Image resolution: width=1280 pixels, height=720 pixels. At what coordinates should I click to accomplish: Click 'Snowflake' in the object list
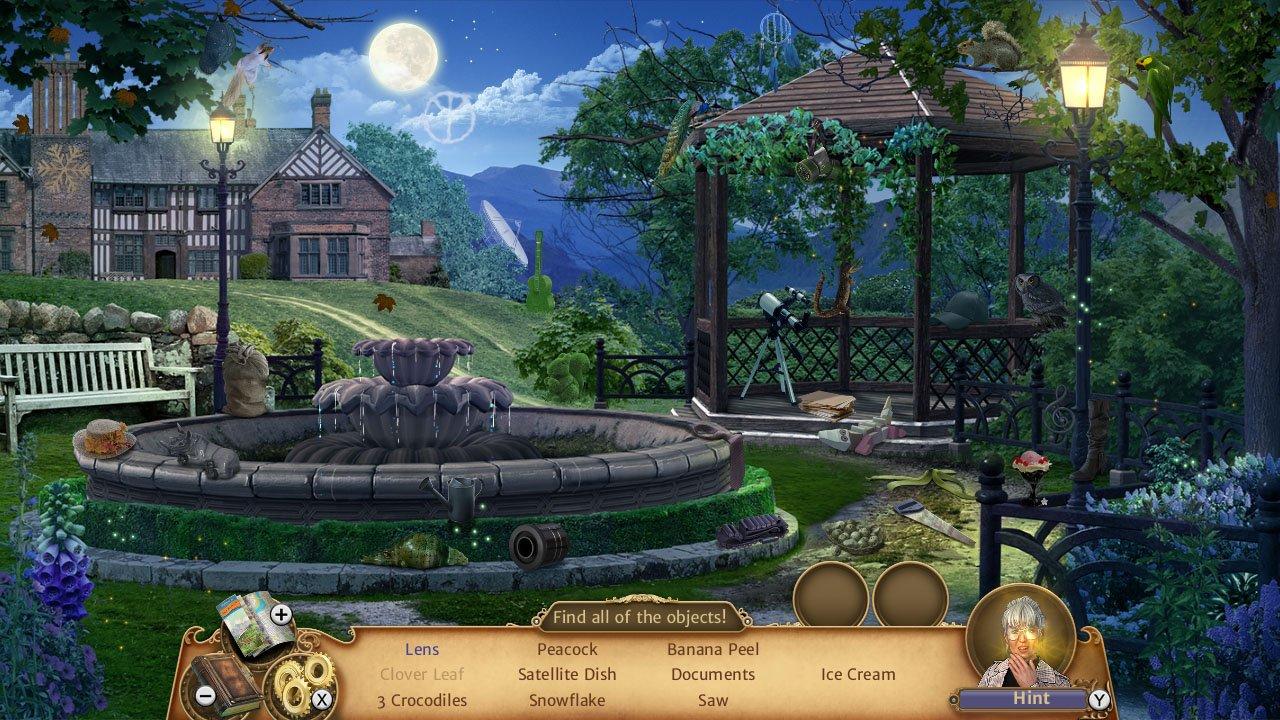[566, 700]
